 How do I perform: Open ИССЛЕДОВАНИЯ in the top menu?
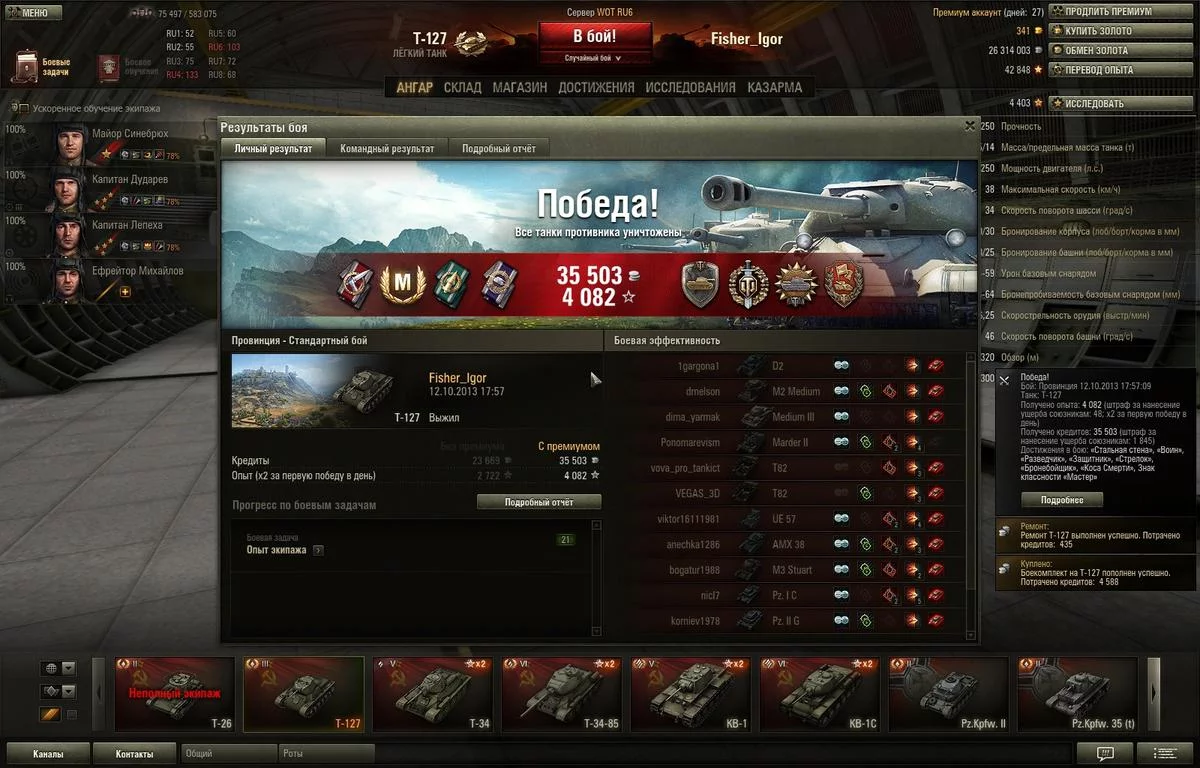tap(690, 87)
